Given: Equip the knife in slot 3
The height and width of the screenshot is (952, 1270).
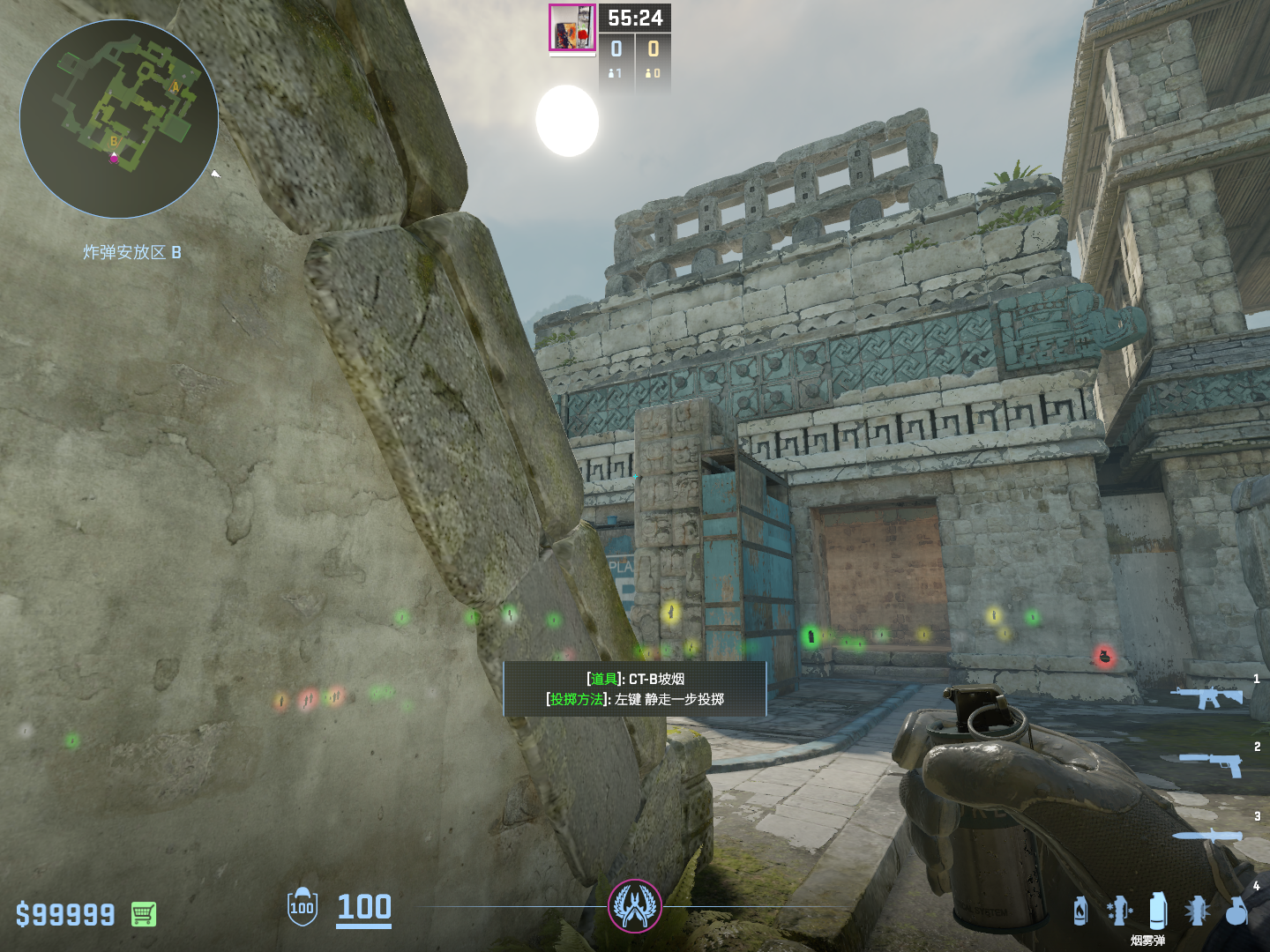Looking at the screenshot, I should point(1206,836).
